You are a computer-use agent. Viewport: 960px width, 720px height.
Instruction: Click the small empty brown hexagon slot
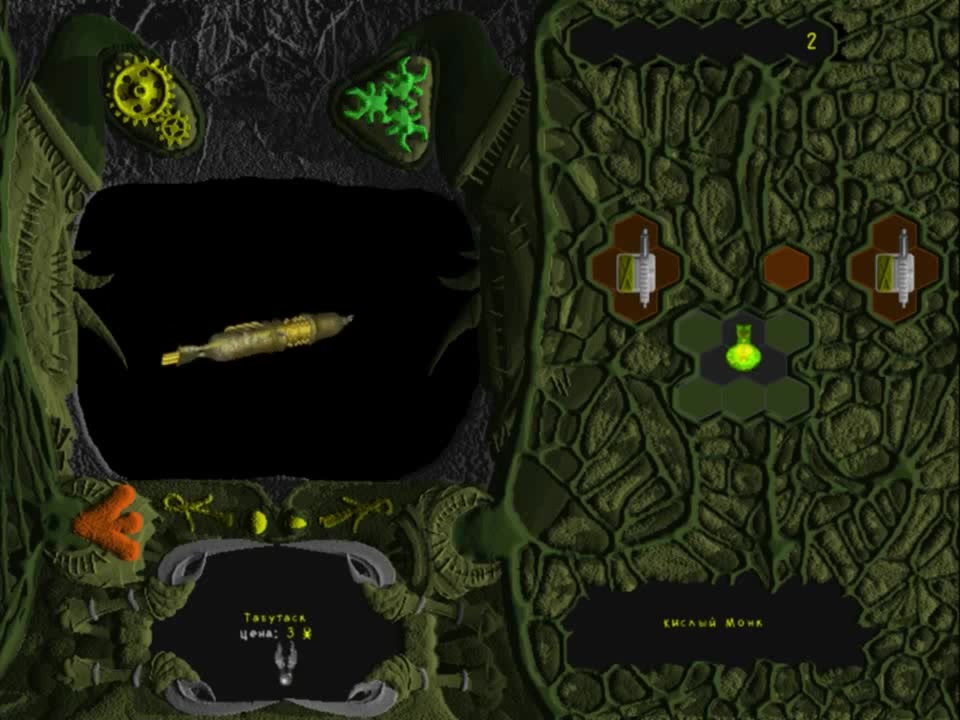[786, 269]
